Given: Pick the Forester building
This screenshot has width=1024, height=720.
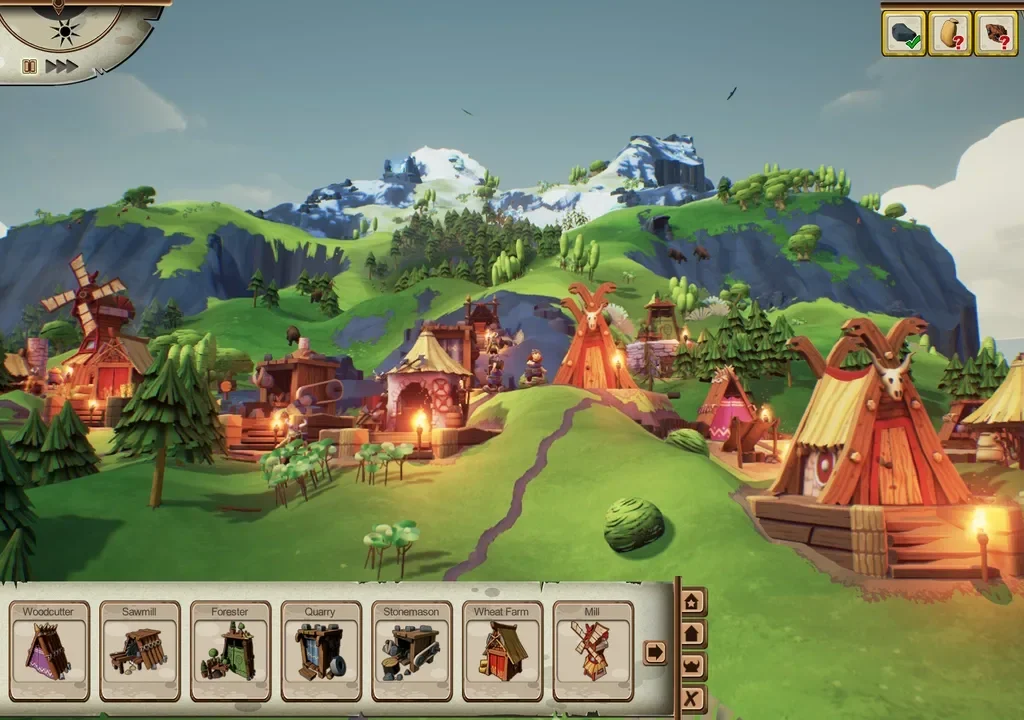Looking at the screenshot, I should (231, 650).
